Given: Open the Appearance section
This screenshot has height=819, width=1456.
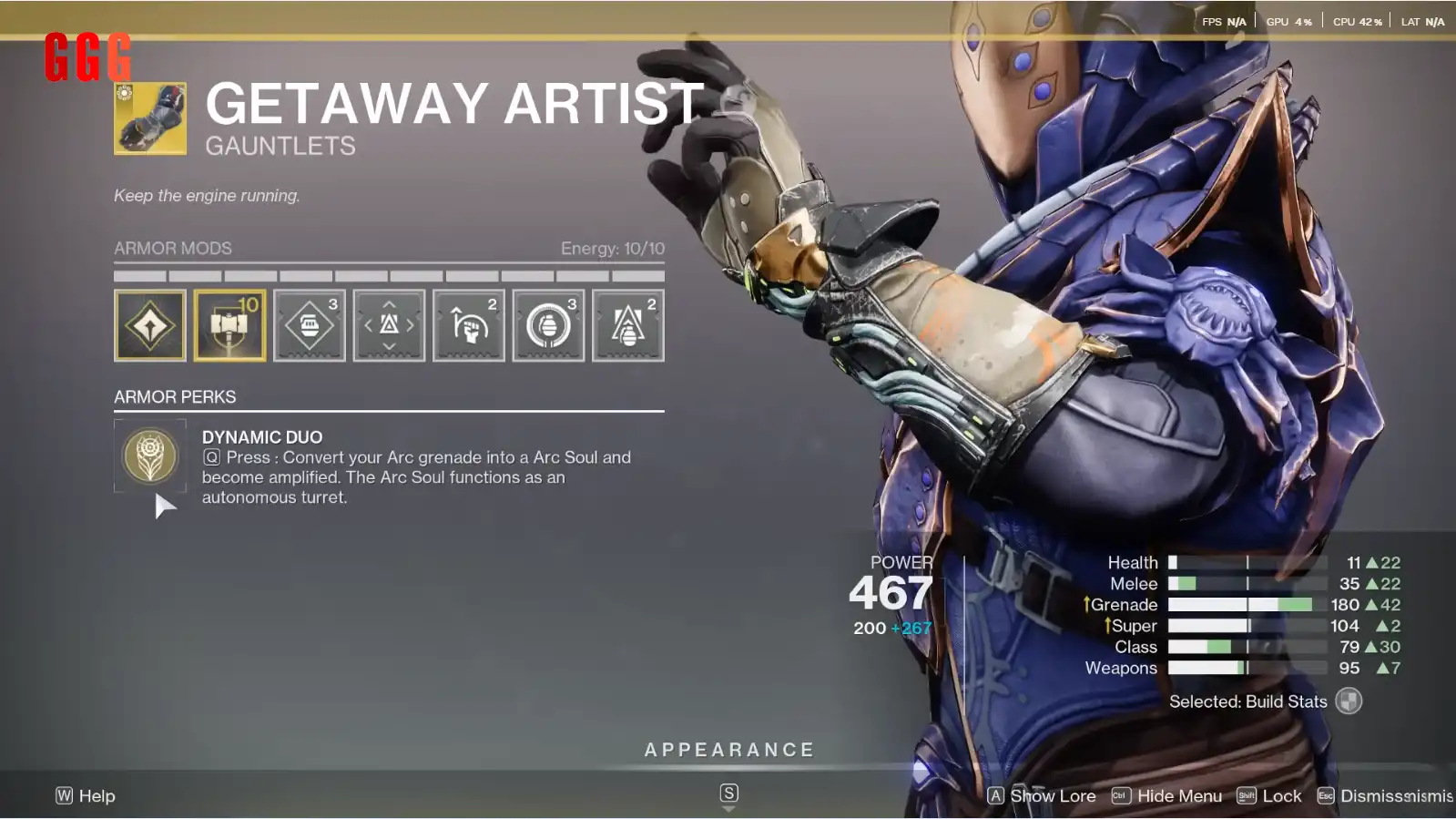Looking at the screenshot, I should point(728,751).
